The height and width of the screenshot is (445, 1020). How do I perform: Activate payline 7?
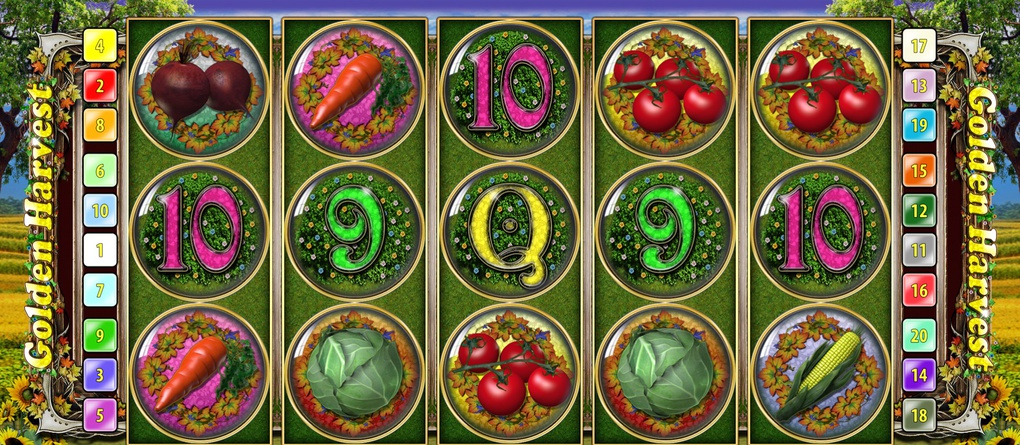click(100, 292)
